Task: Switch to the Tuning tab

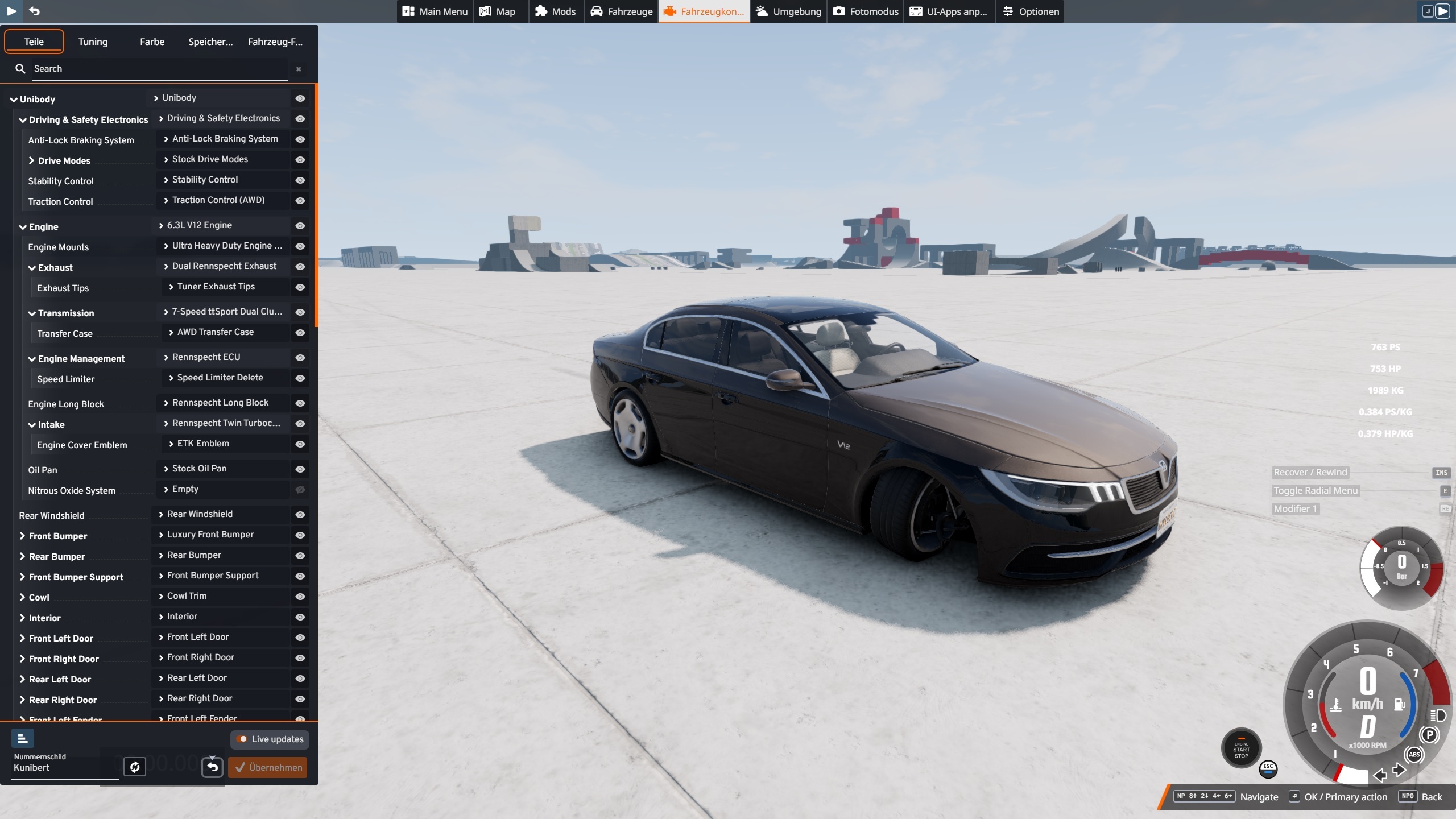Action: click(x=93, y=42)
